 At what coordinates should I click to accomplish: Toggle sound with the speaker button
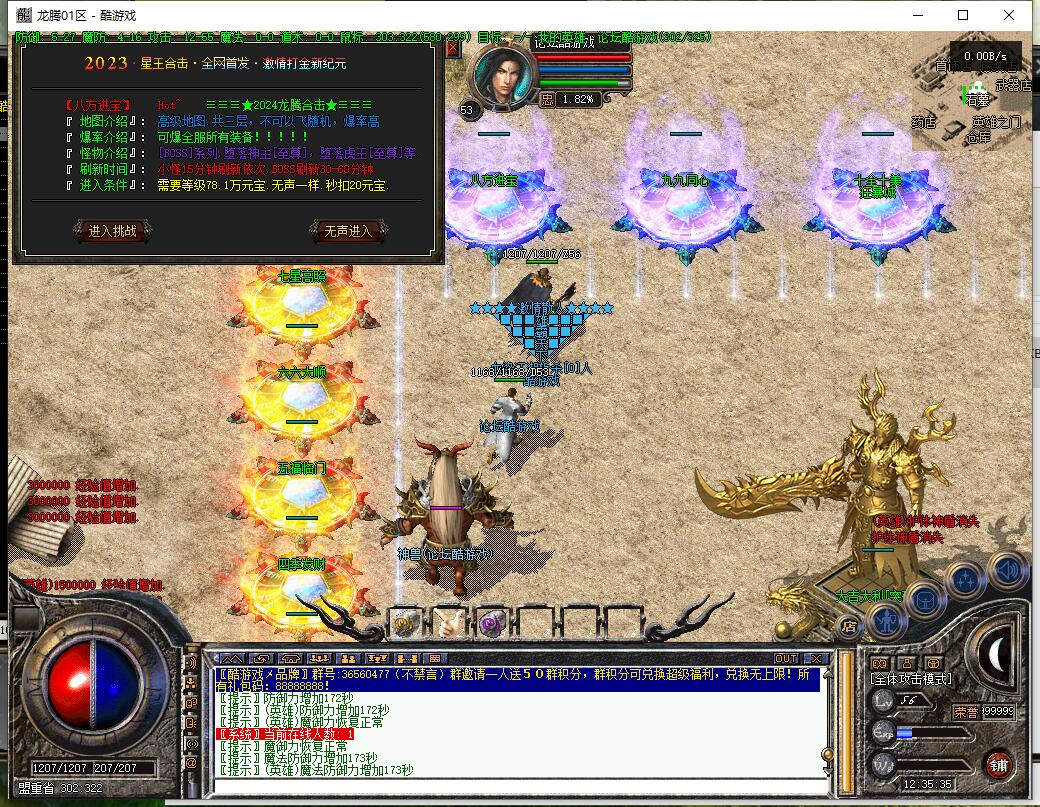pos(1005,570)
